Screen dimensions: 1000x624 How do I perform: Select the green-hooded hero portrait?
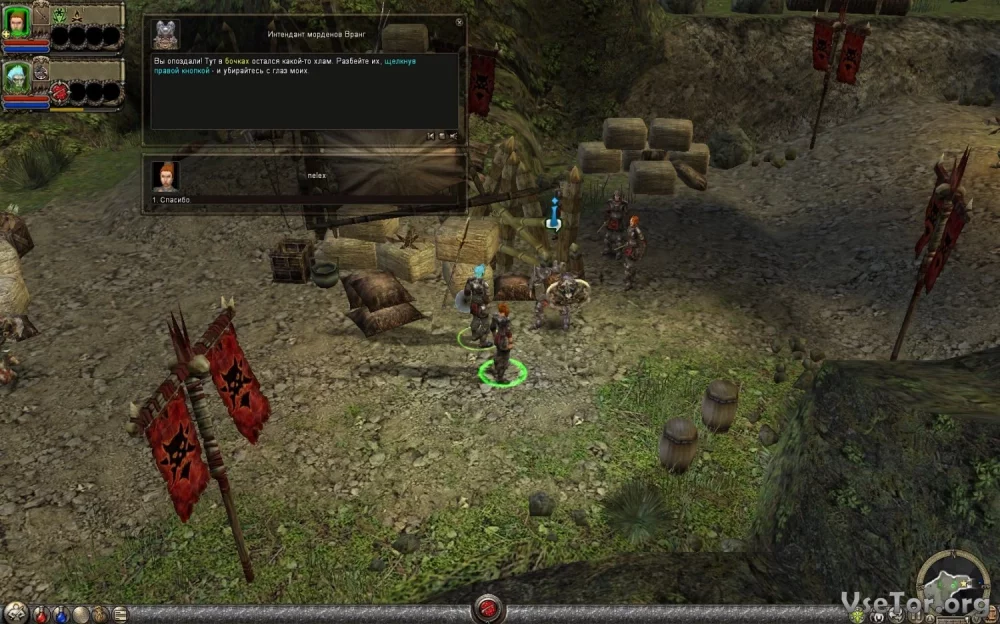tap(16, 22)
